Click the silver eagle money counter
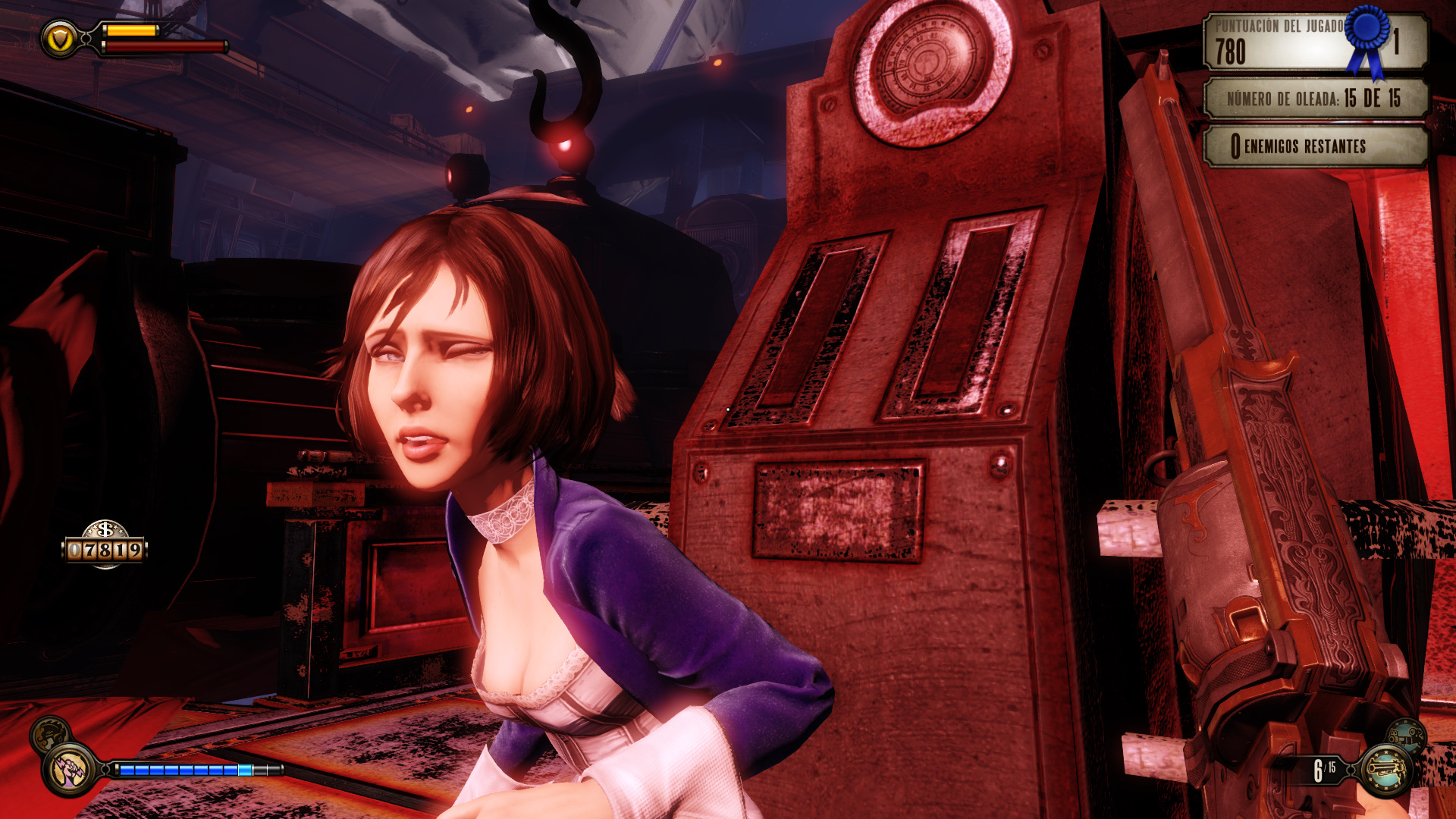The image size is (1456, 819). coord(105,544)
